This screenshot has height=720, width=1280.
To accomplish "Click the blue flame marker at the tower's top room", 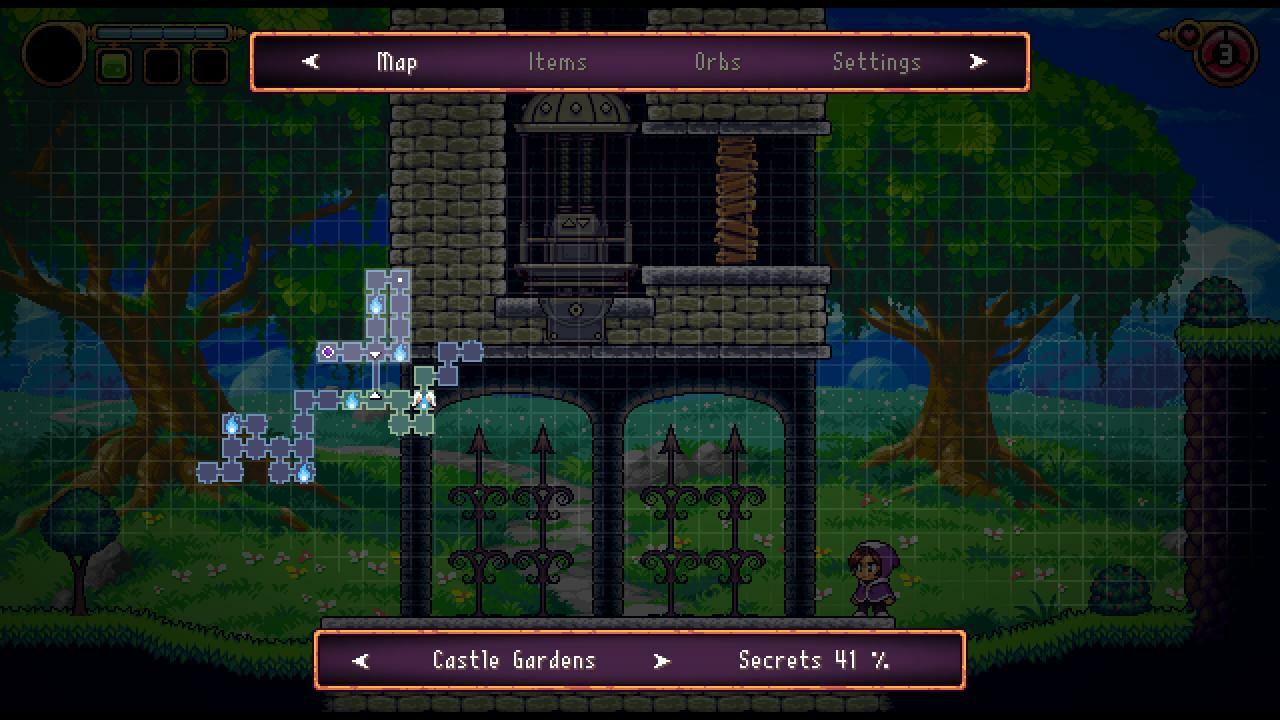I will tap(376, 305).
